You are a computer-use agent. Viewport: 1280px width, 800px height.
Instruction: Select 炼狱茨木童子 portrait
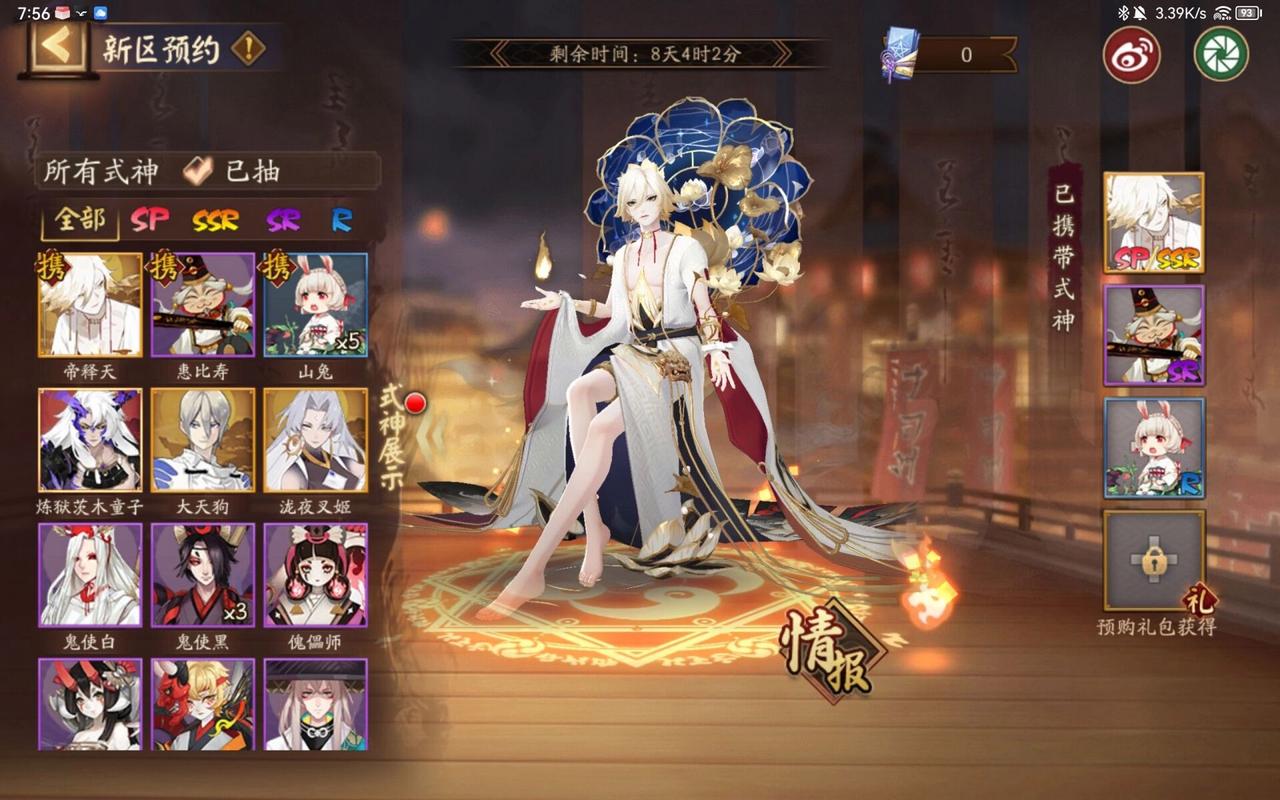90,440
